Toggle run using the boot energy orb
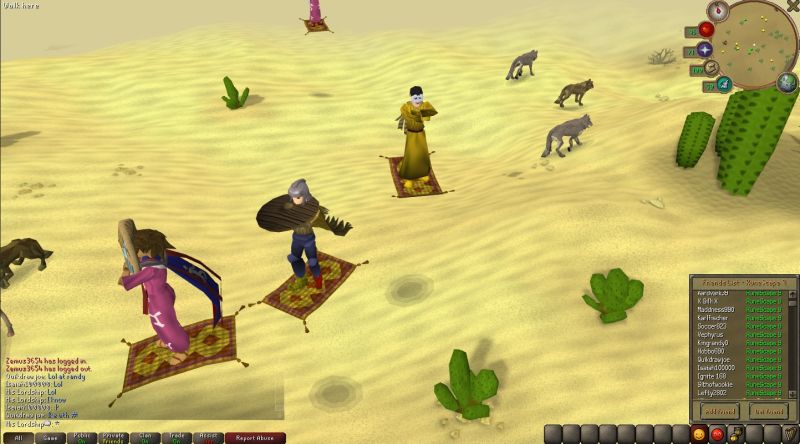 [x=712, y=68]
